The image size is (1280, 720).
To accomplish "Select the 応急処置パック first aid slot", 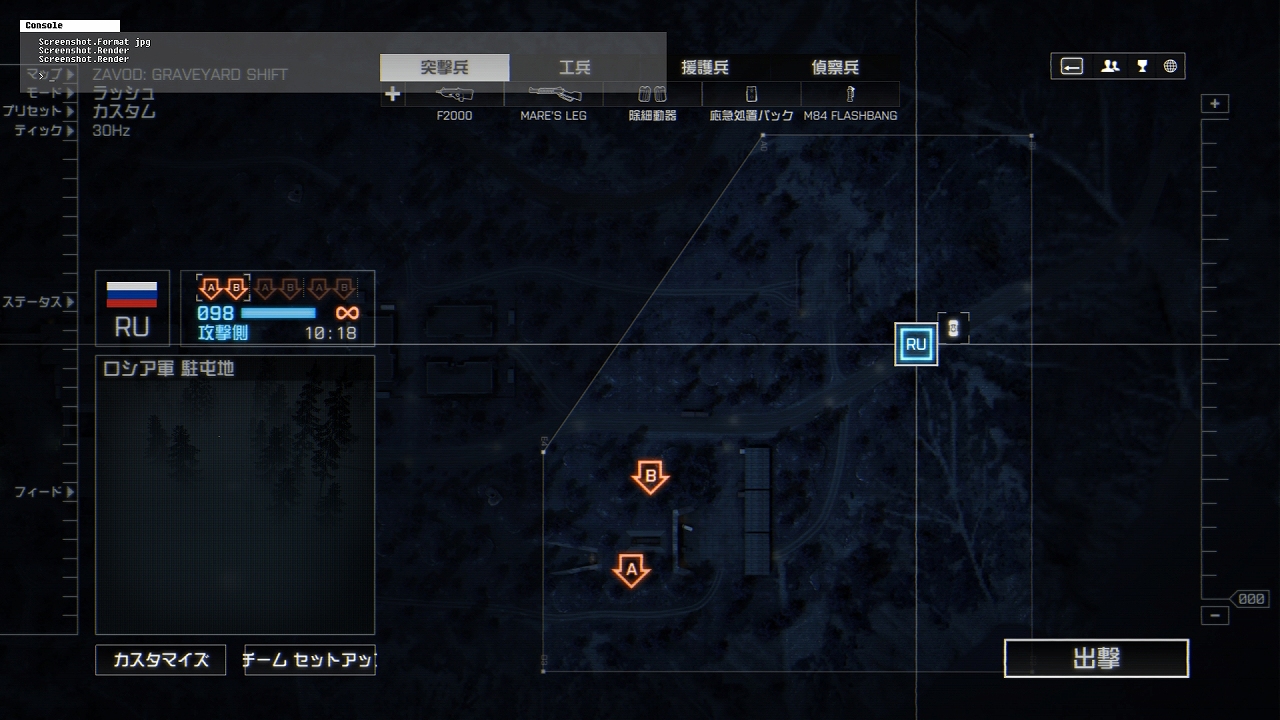I will (x=751, y=95).
